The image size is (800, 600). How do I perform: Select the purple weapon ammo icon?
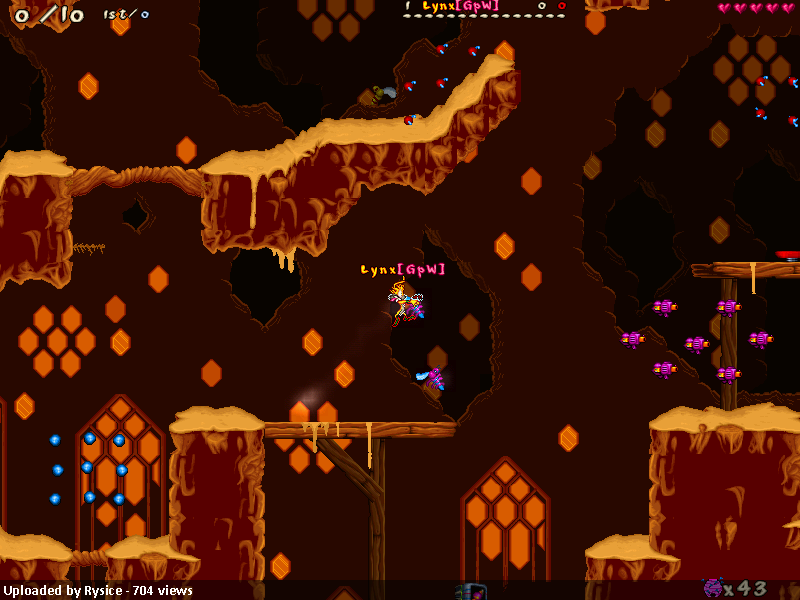tap(713, 588)
